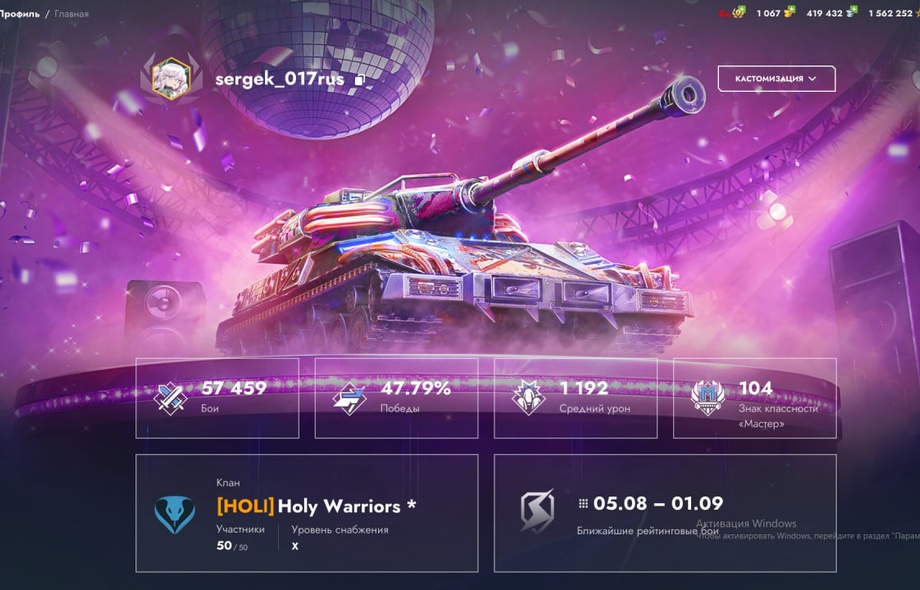This screenshot has width=920, height=590.
Task: Open the Знак классности «Мастер» card
Action: (754, 398)
